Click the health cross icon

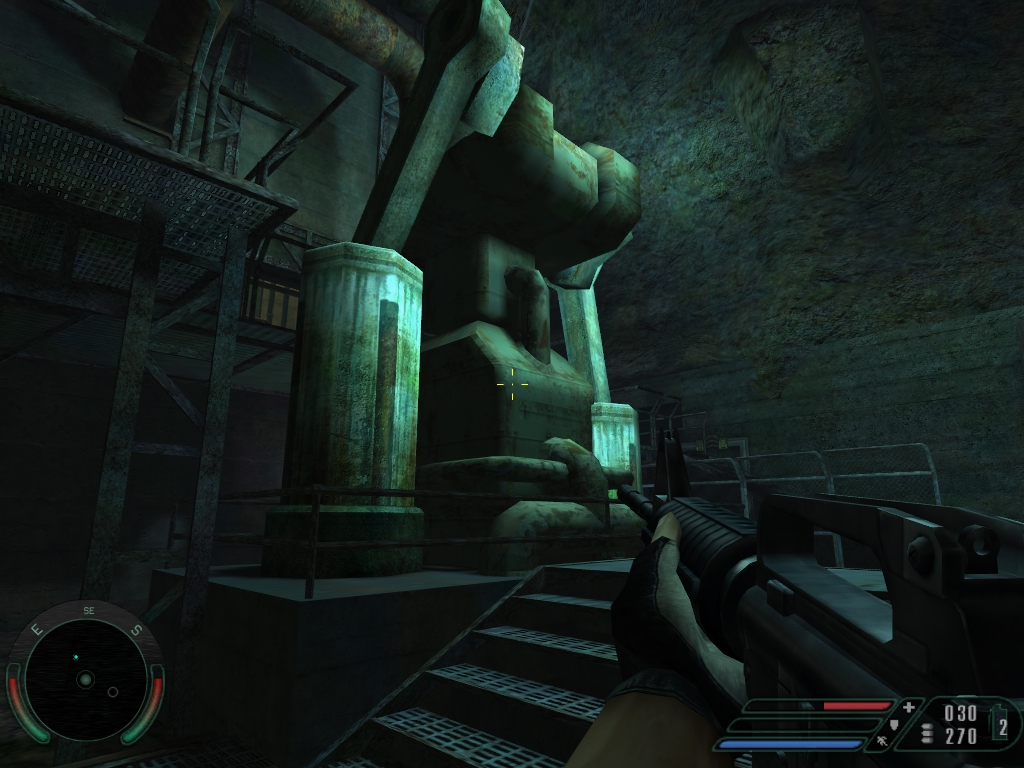(908, 707)
